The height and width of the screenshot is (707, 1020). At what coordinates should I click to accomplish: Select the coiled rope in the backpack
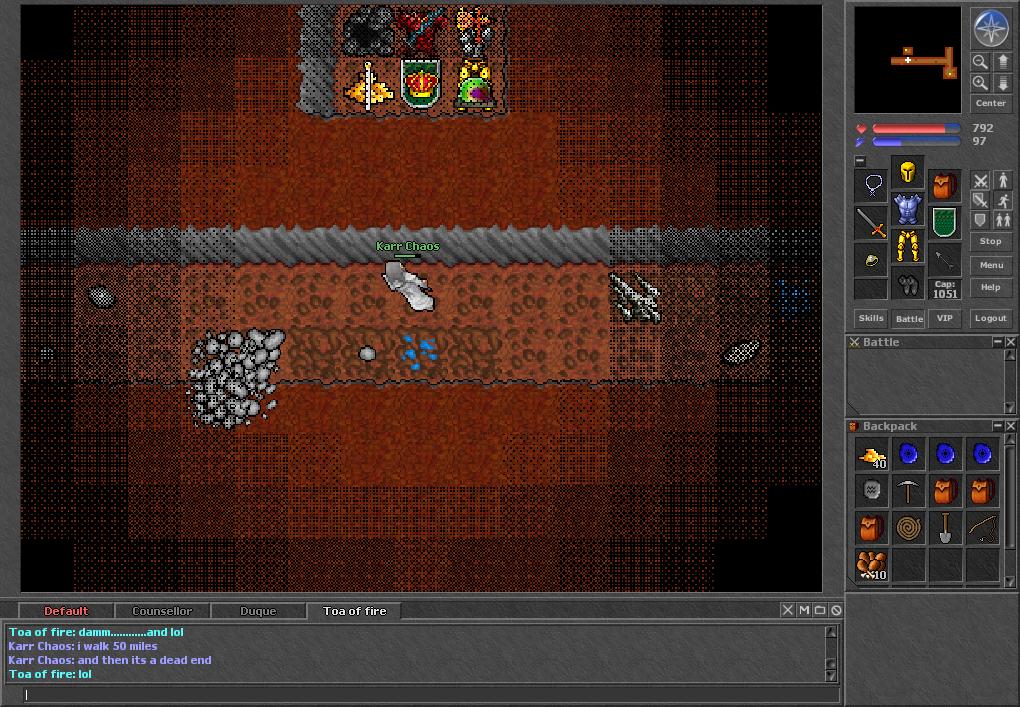[908, 528]
